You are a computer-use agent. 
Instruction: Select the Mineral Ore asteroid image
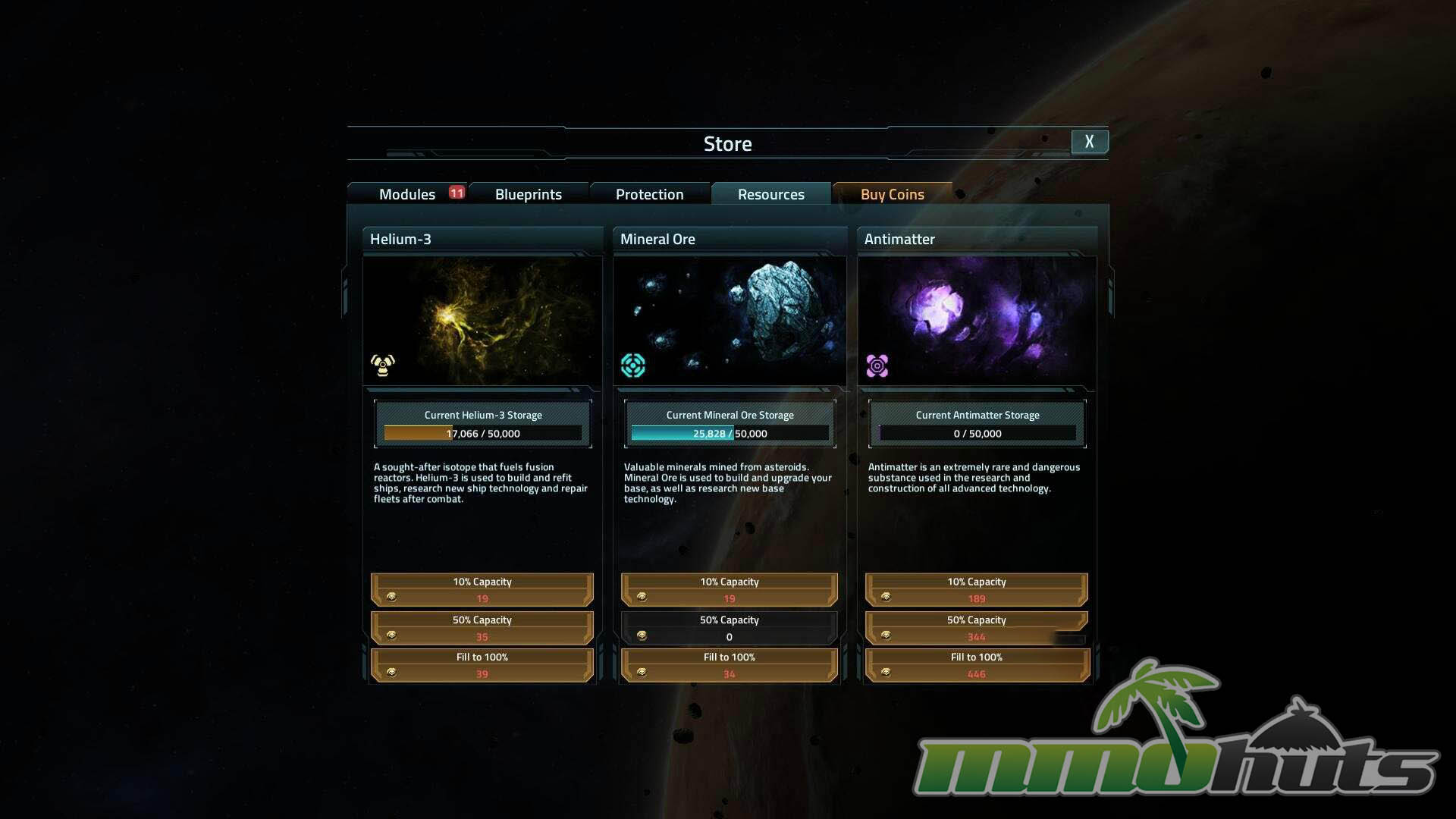coord(730,320)
